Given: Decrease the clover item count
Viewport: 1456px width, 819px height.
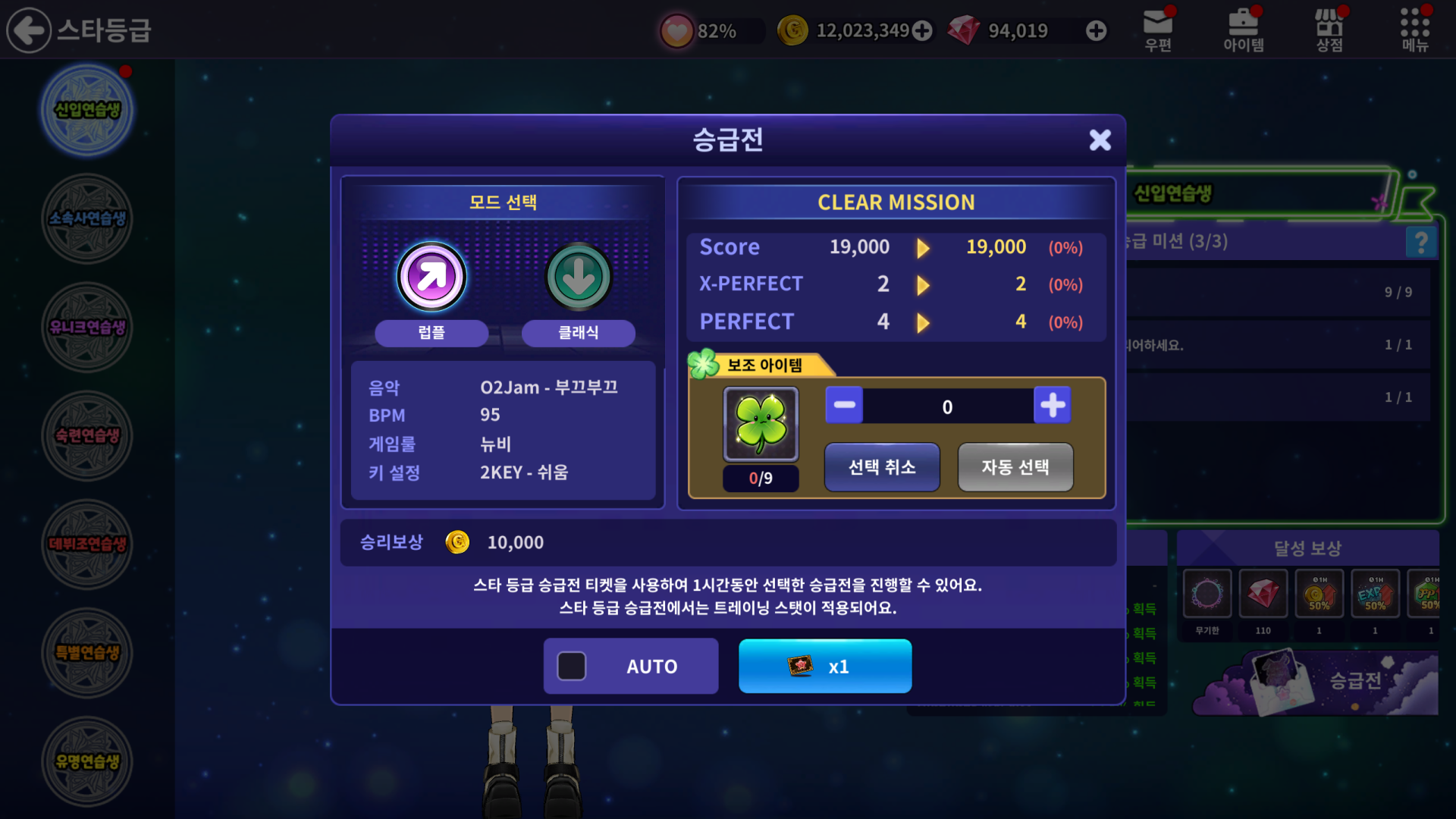Looking at the screenshot, I should 844,405.
